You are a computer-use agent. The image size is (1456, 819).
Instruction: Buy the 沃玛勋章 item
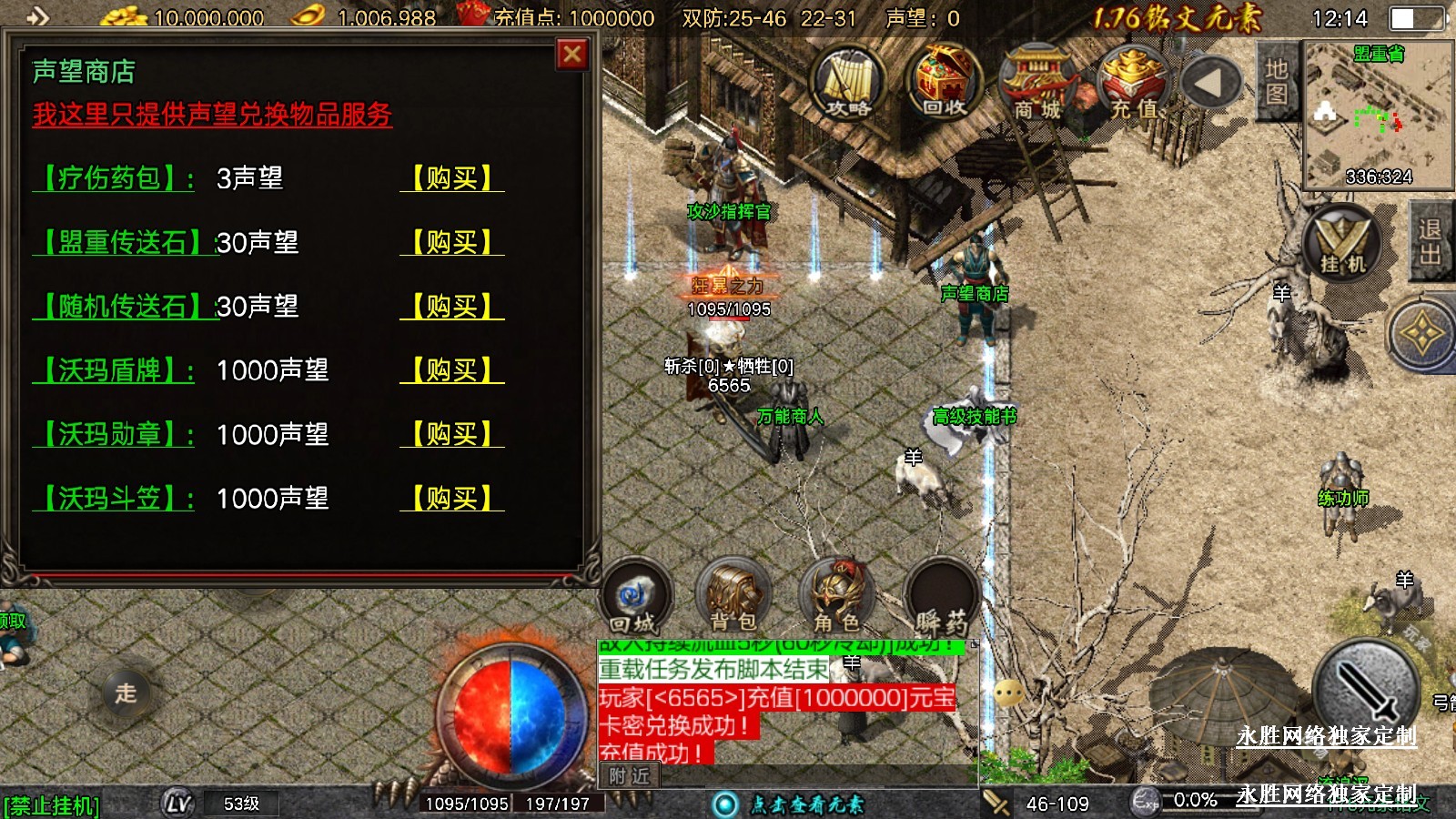click(451, 434)
